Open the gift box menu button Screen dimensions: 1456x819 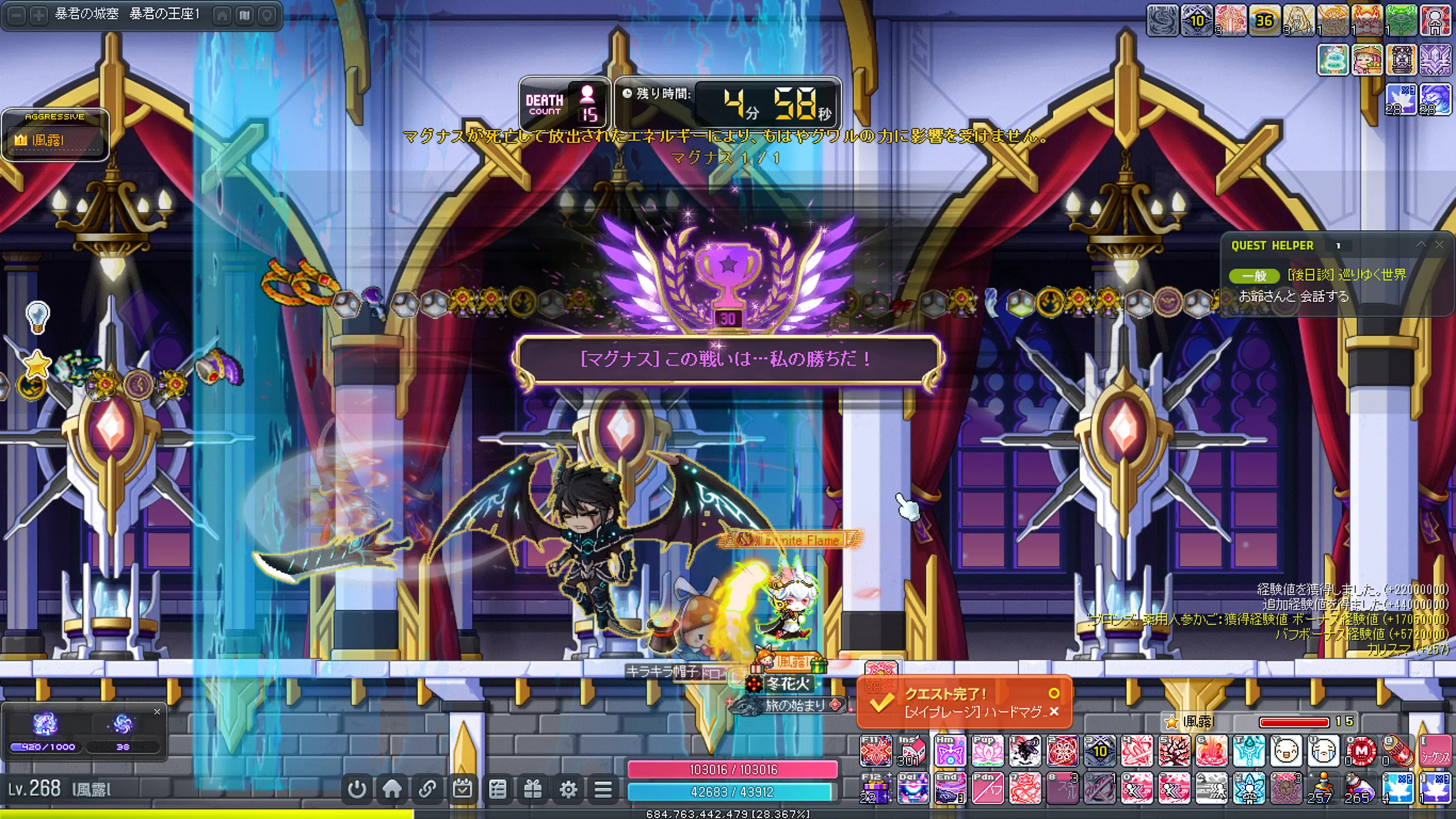click(533, 789)
